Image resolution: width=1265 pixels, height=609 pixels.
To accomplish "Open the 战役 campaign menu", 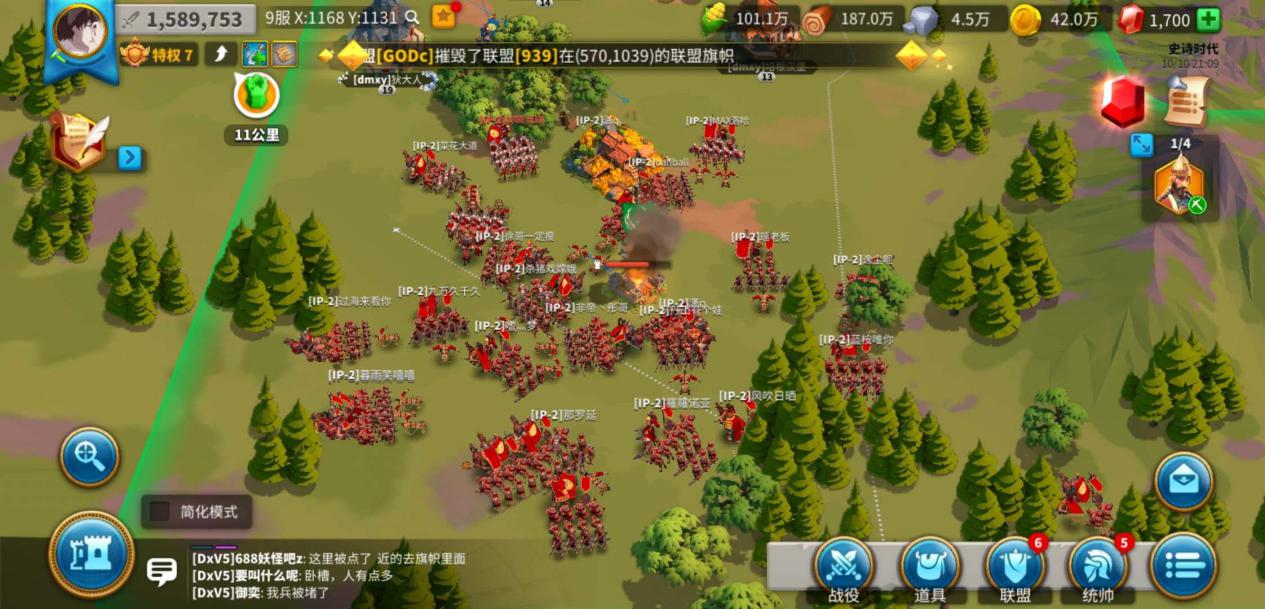I will coord(844,567).
